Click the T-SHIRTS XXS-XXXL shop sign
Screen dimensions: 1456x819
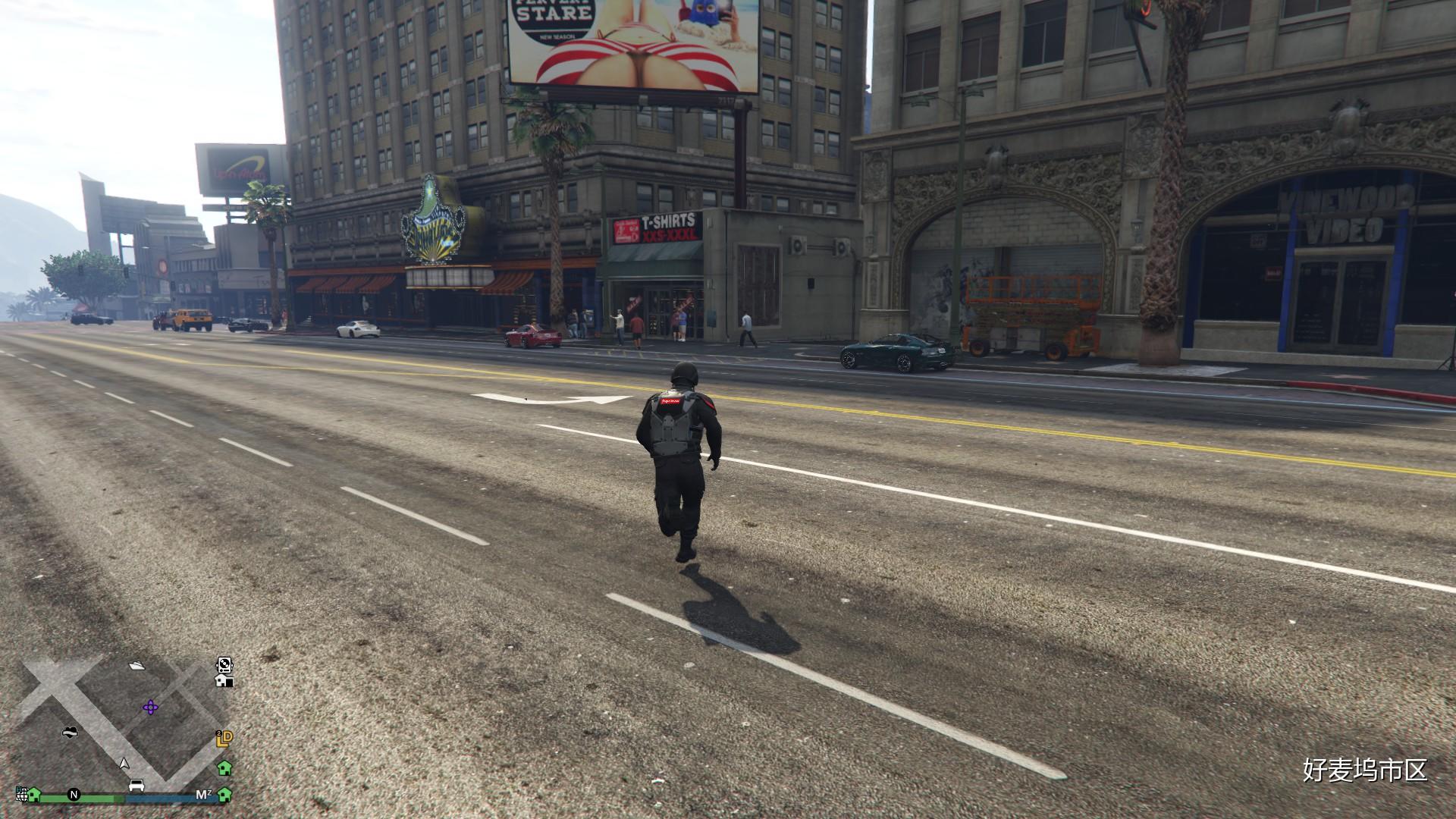(657, 229)
